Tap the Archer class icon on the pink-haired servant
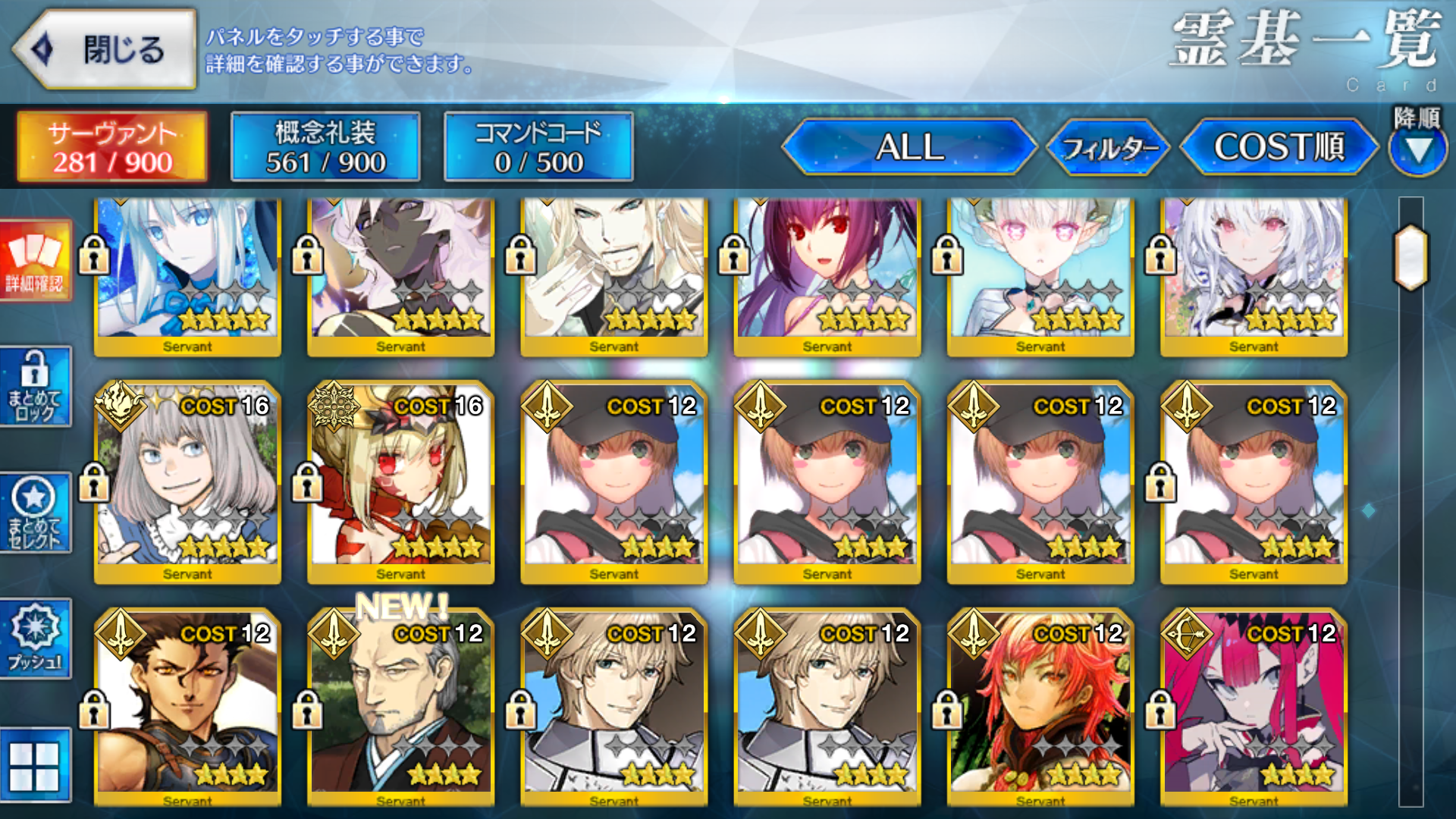 [1189, 635]
